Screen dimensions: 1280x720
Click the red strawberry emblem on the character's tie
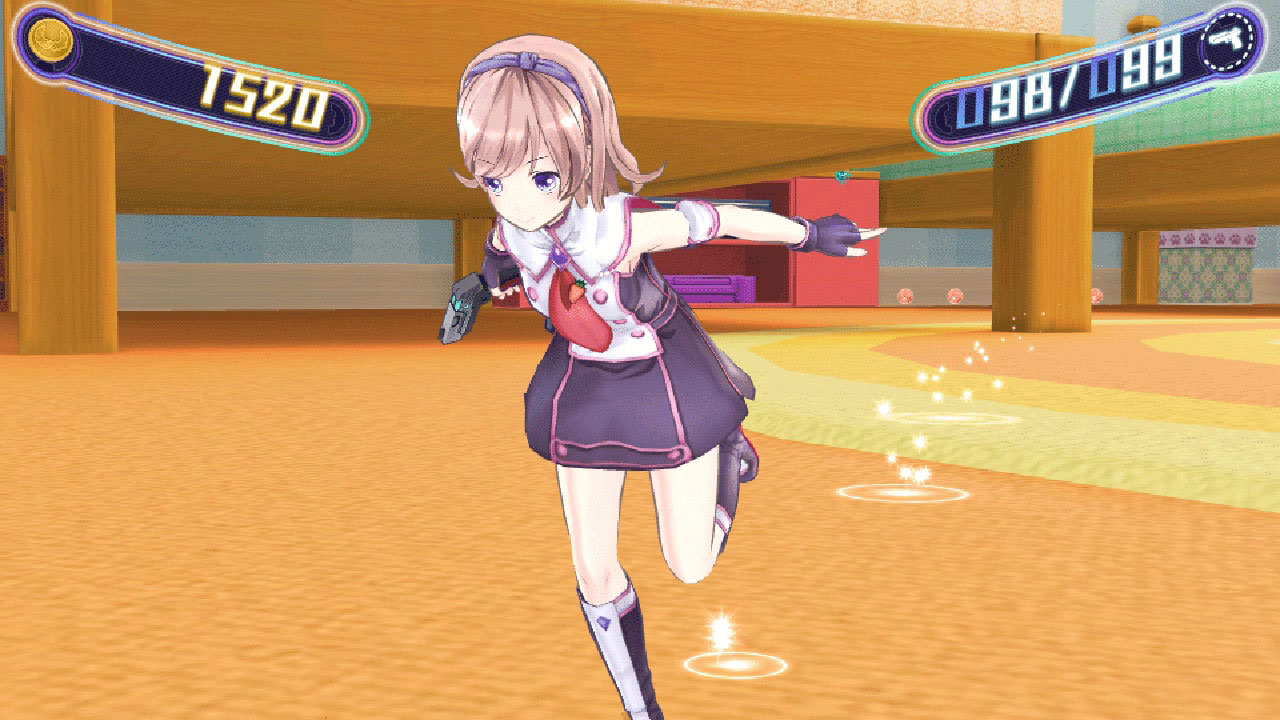click(x=580, y=295)
